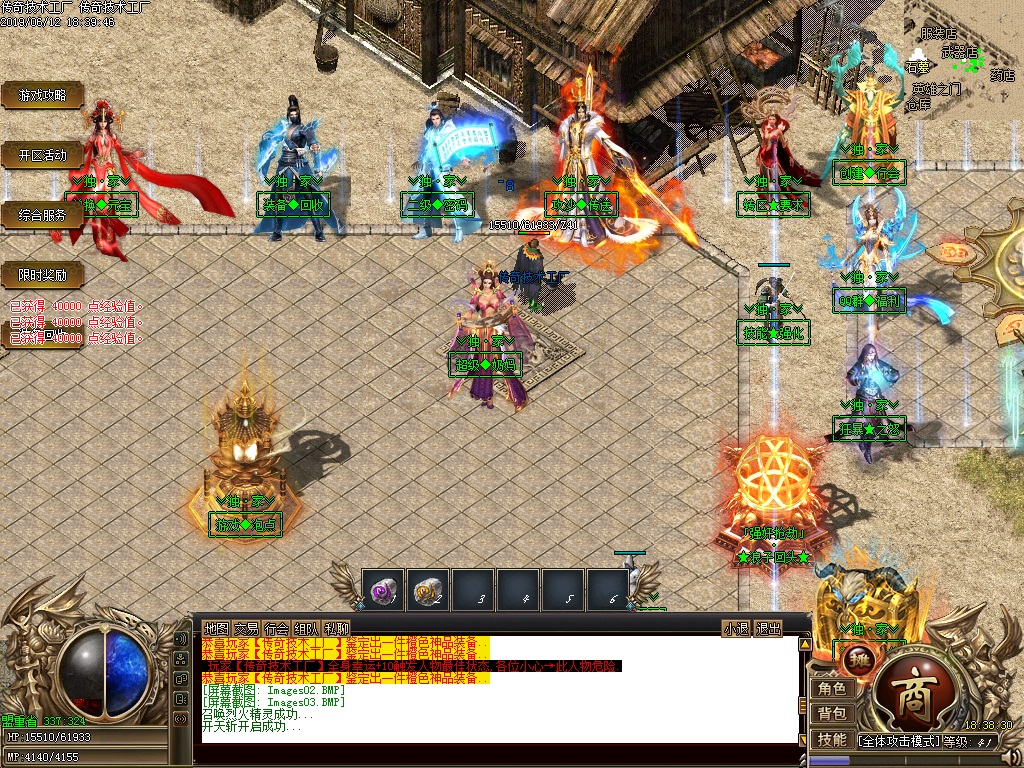
Task: Open the 综合服务 services menu
Action: click(42, 214)
